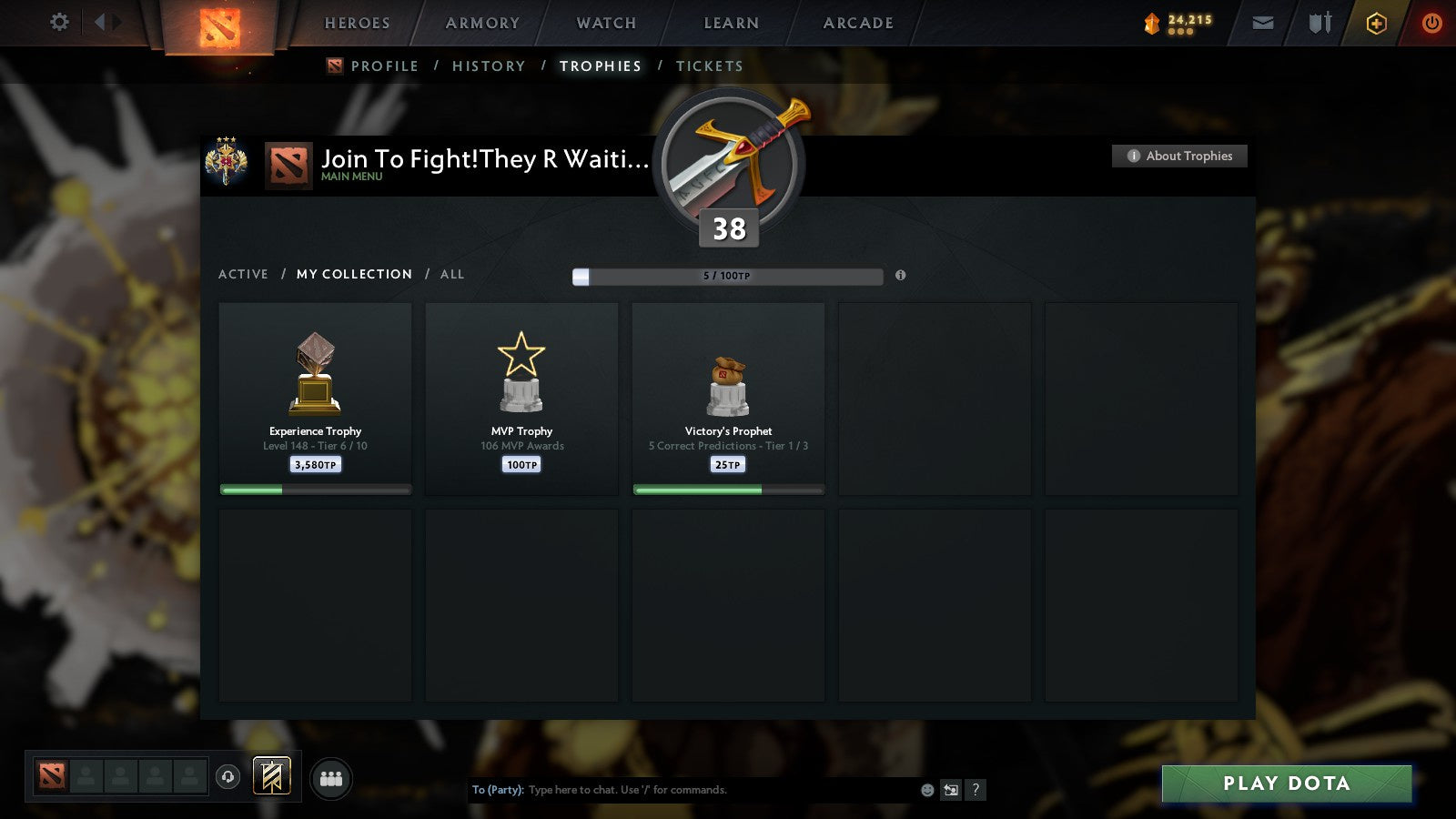The height and width of the screenshot is (819, 1456).
Task: Click the 5/100TP progress bar
Action: tap(726, 276)
